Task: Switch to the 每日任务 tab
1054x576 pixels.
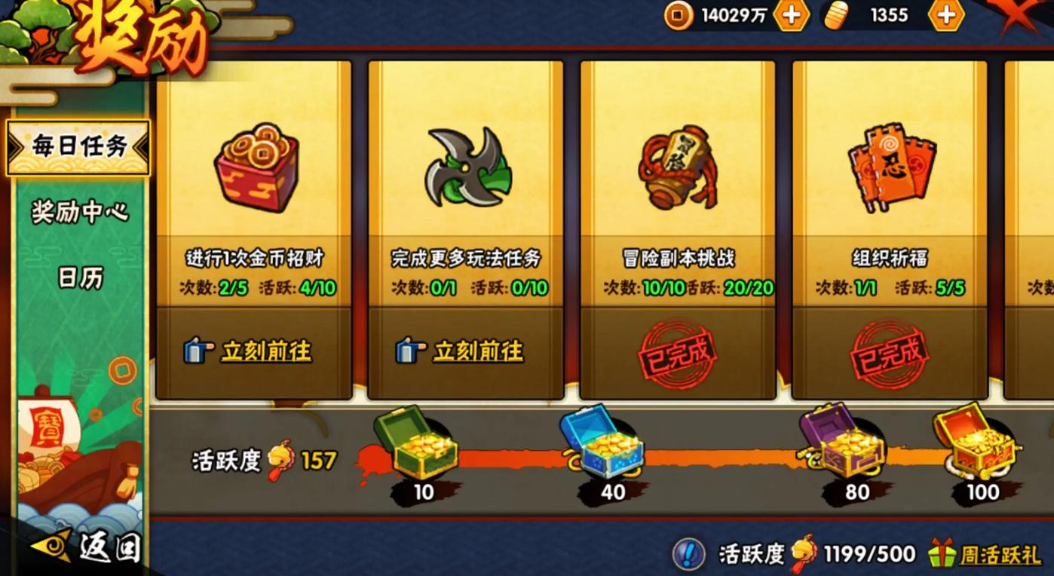Action: 78,147
